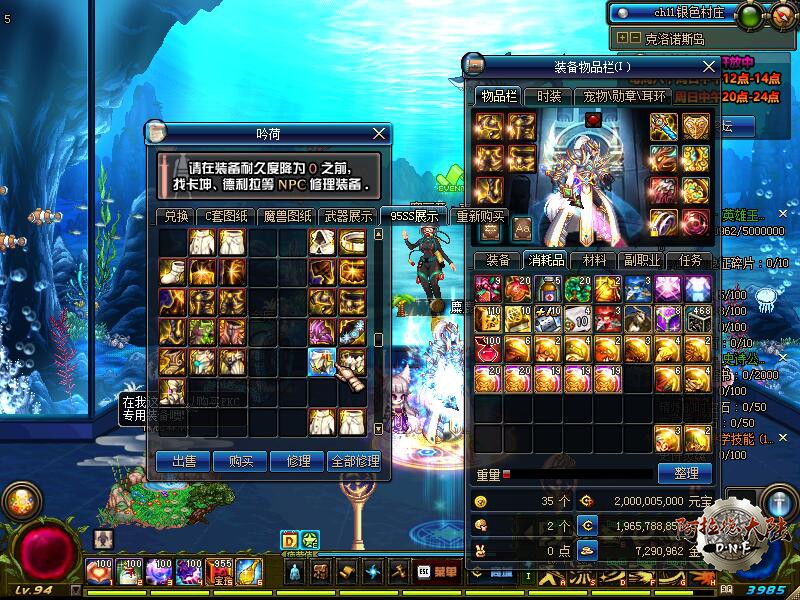The width and height of the screenshot is (800, 600).
Task: Click the 出售 sell button
Action: (x=183, y=461)
